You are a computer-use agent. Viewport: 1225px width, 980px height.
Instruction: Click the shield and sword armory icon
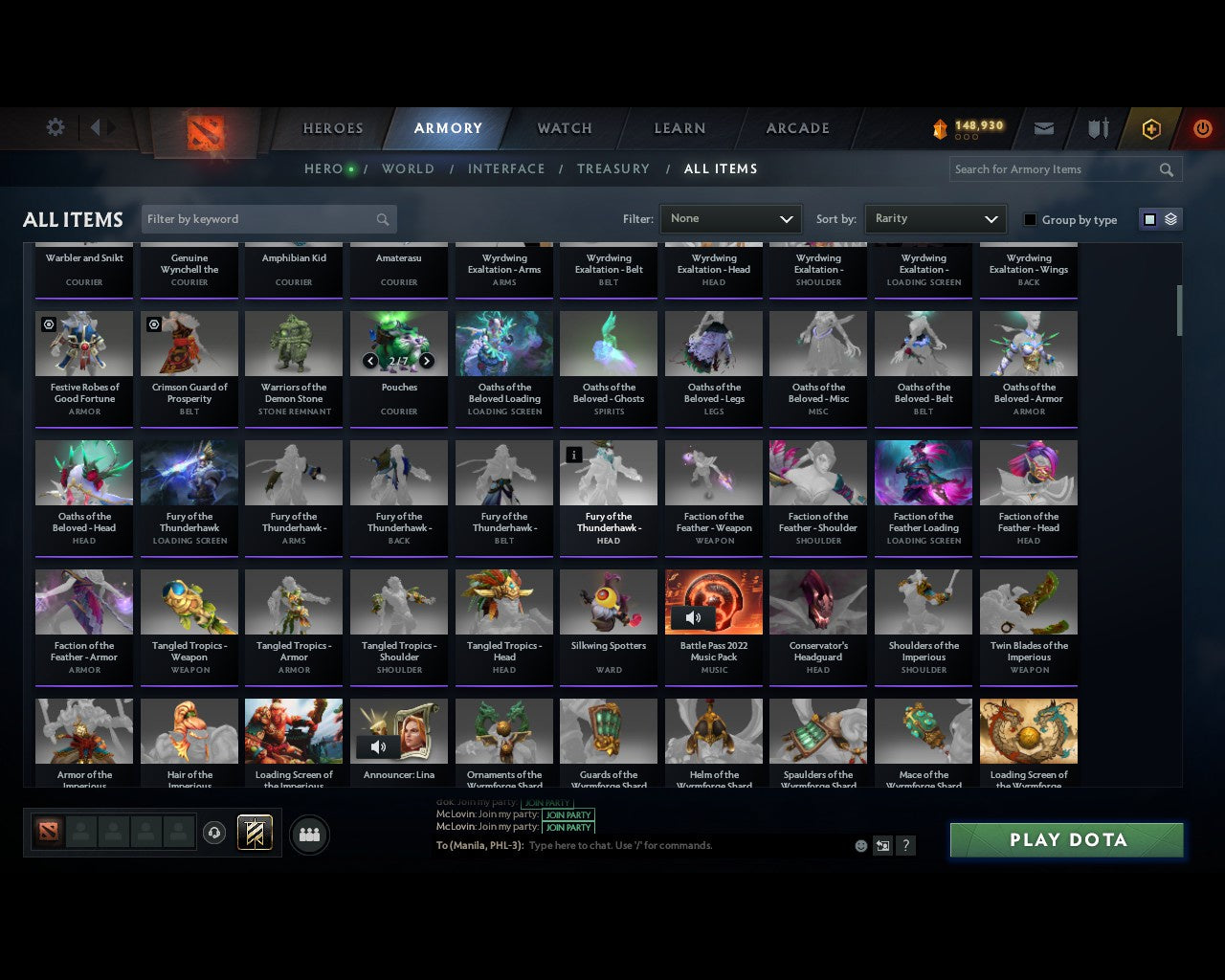tap(1097, 127)
